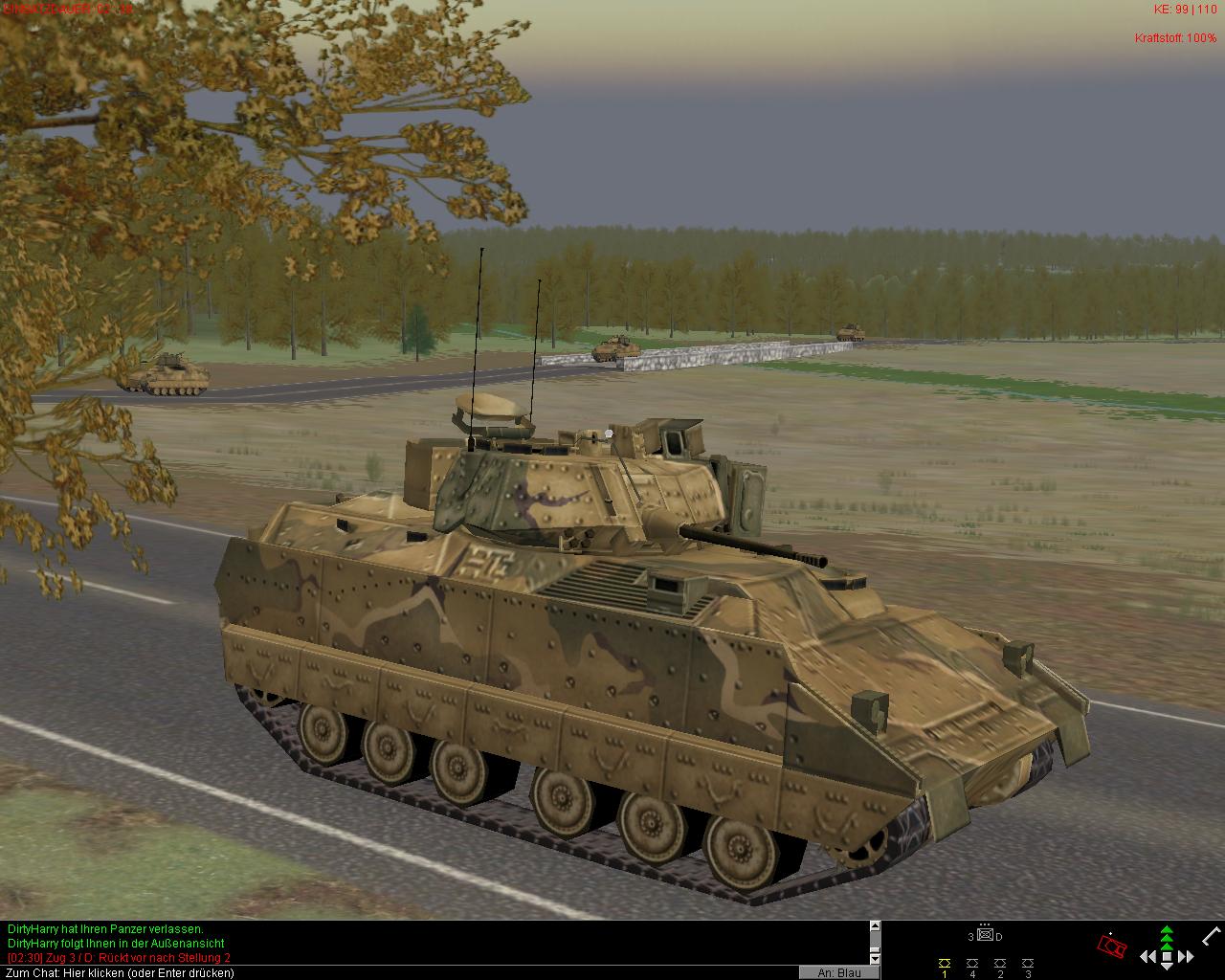
Task: Select vehicle 2 in the platoon
Action: click(x=1000, y=964)
